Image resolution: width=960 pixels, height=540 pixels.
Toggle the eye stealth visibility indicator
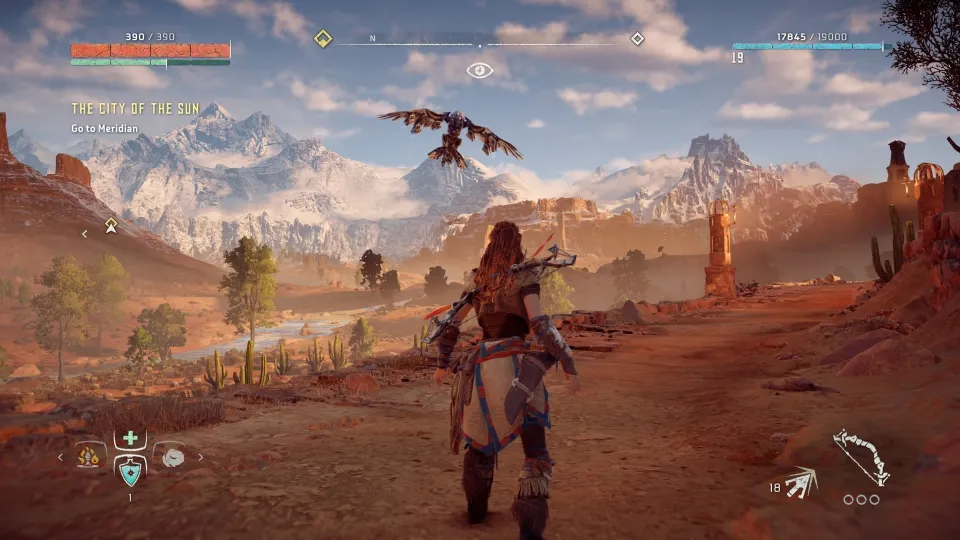pyautogui.click(x=480, y=70)
